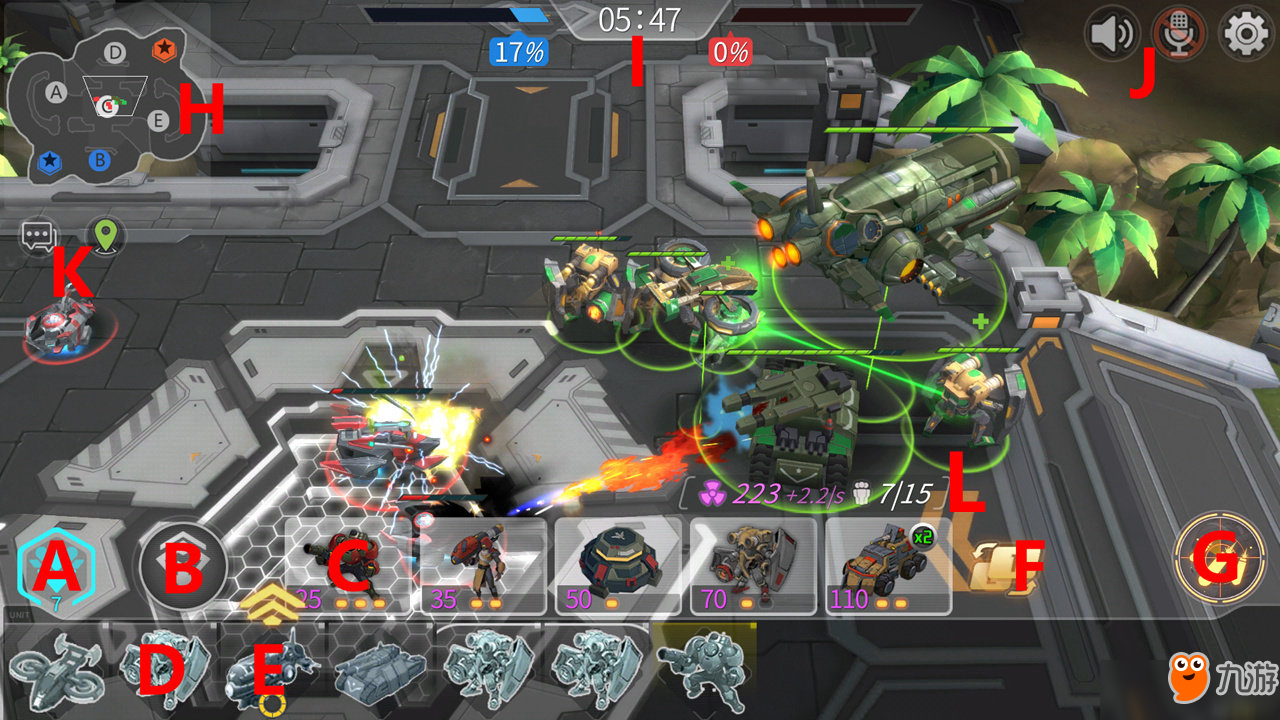Viewport: 1280px width, 720px height.
Task: Open the chat speech-bubble button
Action: [38, 237]
